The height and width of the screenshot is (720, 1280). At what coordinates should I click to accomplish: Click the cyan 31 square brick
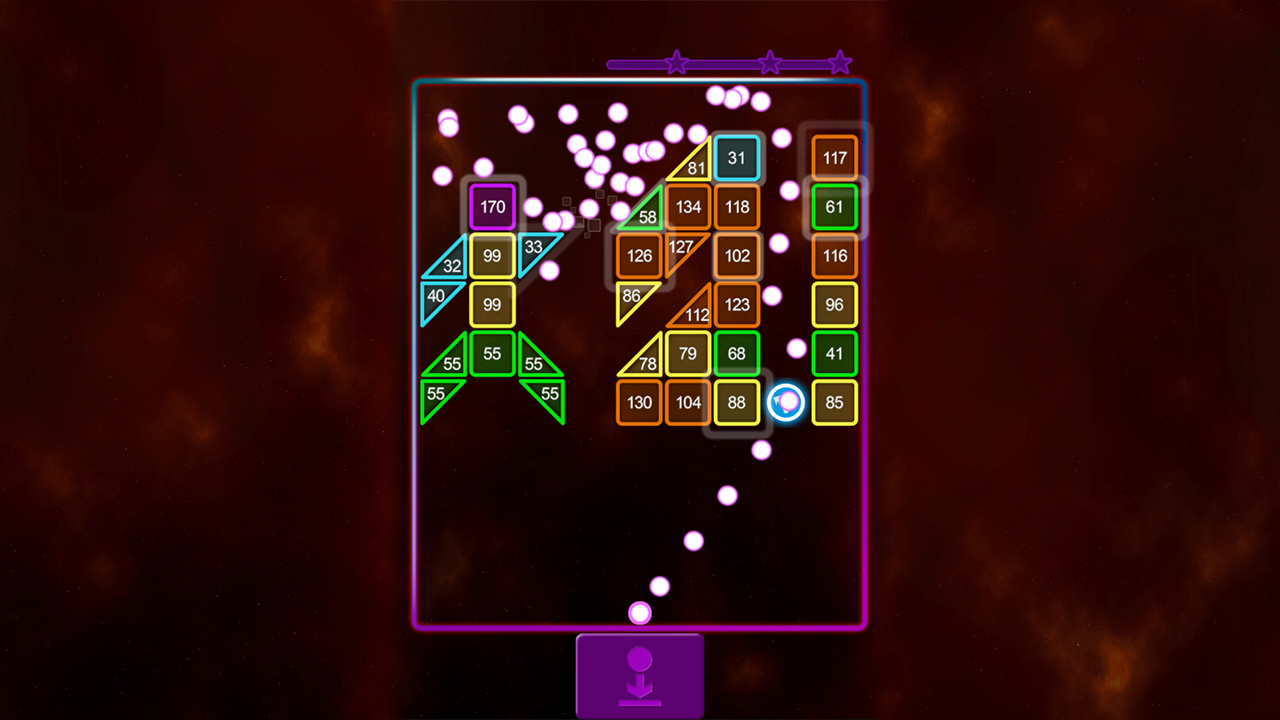click(737, 158)
